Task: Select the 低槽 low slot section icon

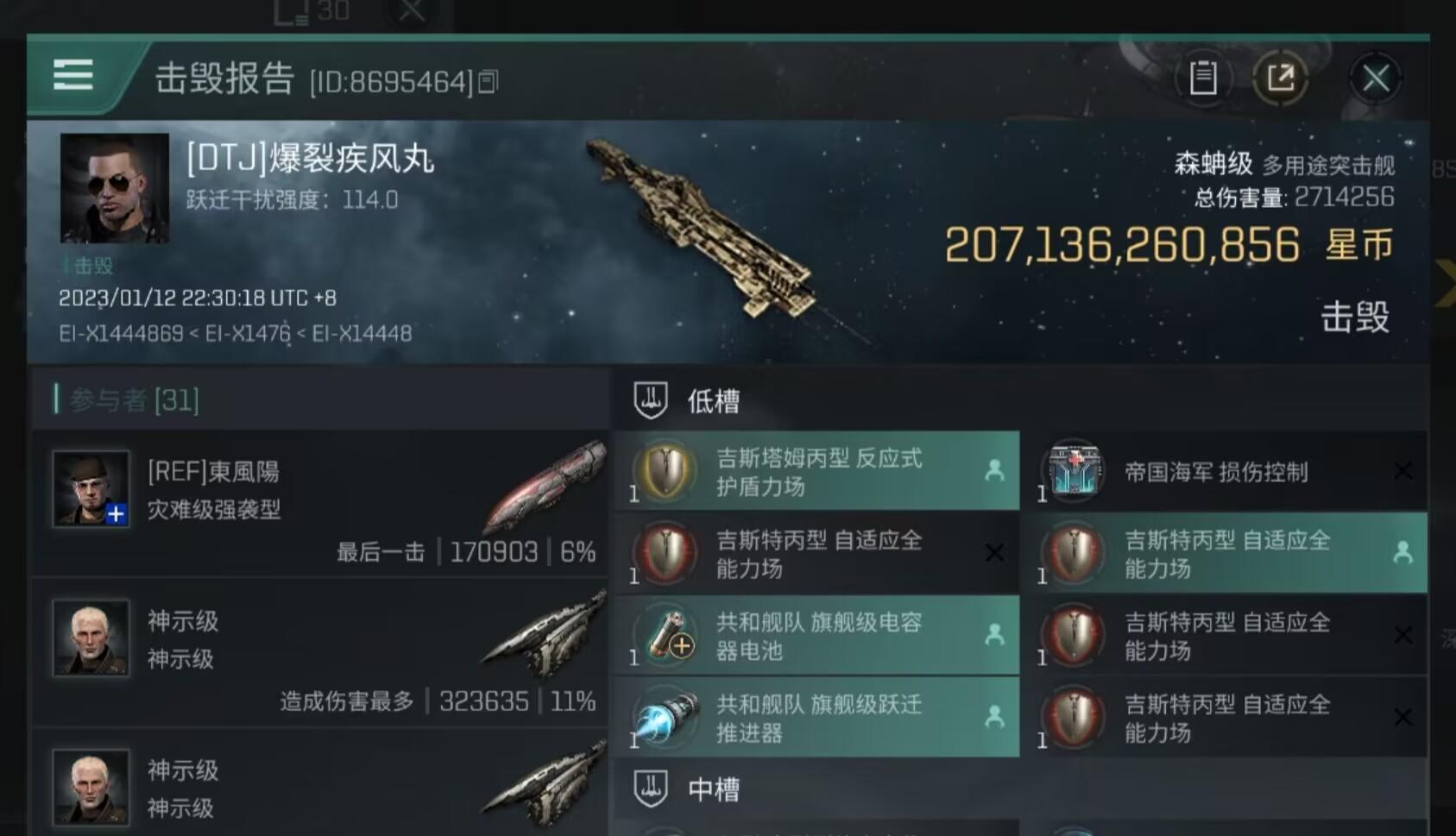Action: (652, 398)
